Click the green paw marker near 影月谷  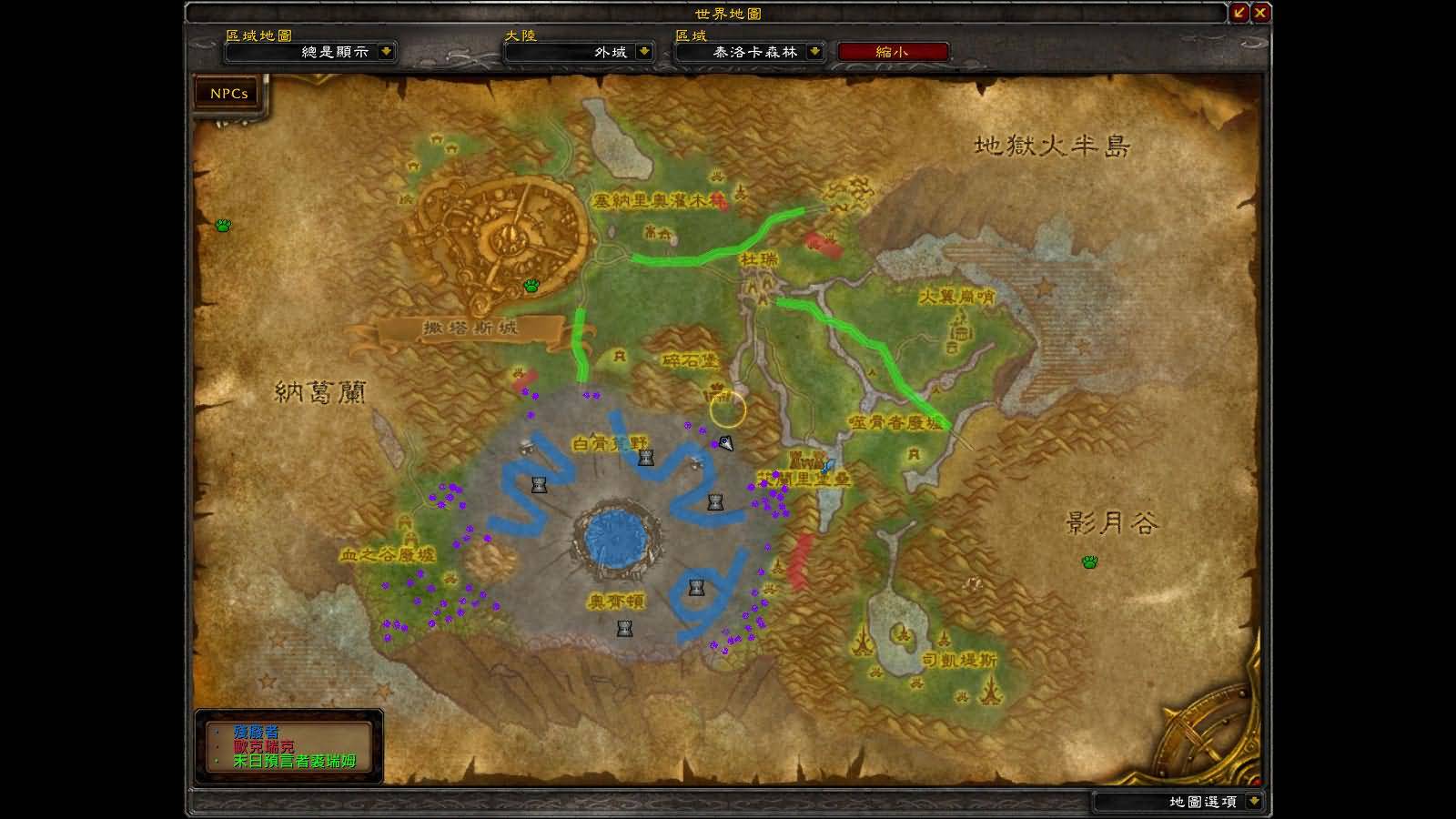(1089, 561)
